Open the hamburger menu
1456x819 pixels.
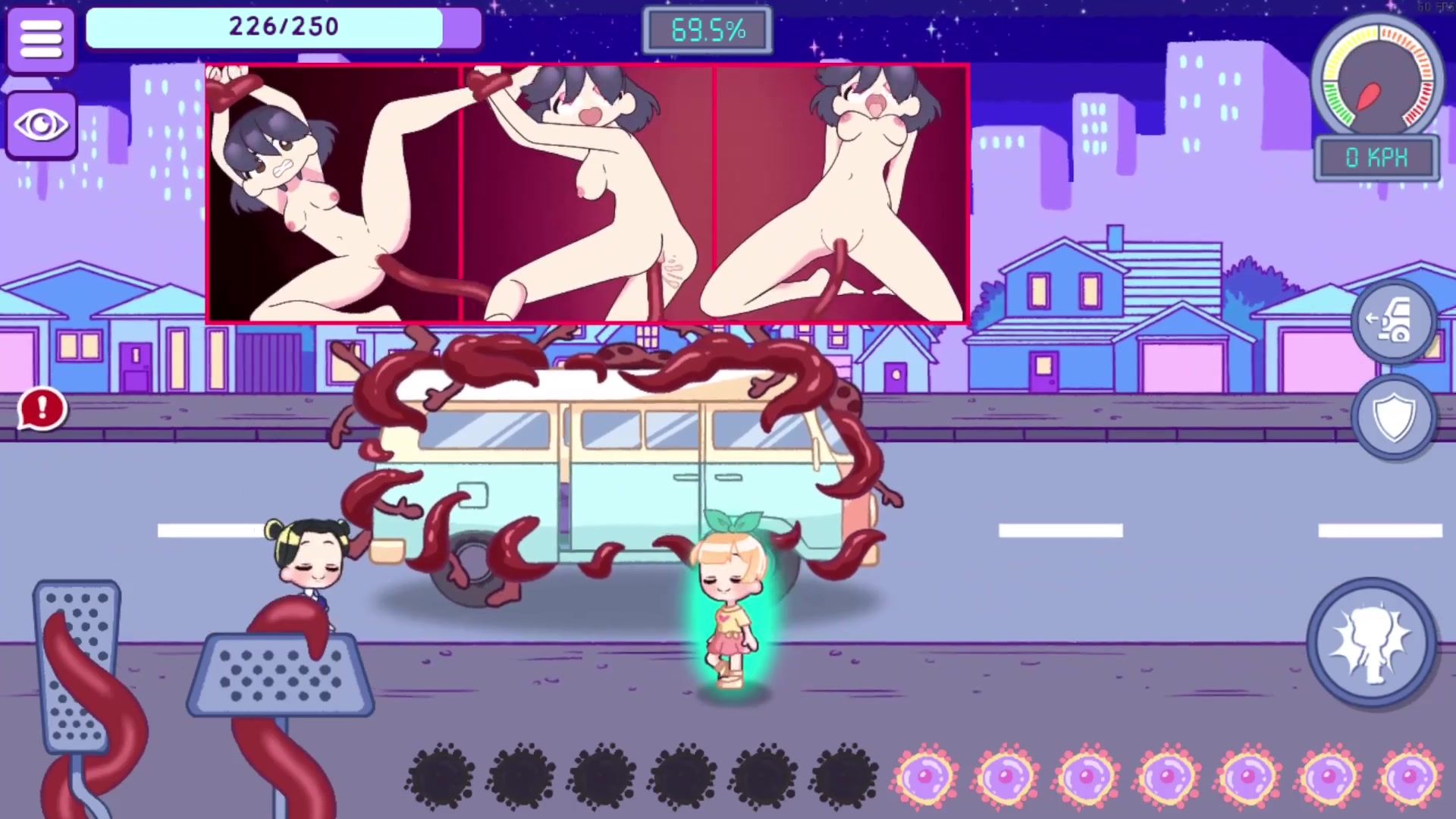(41, 39)
